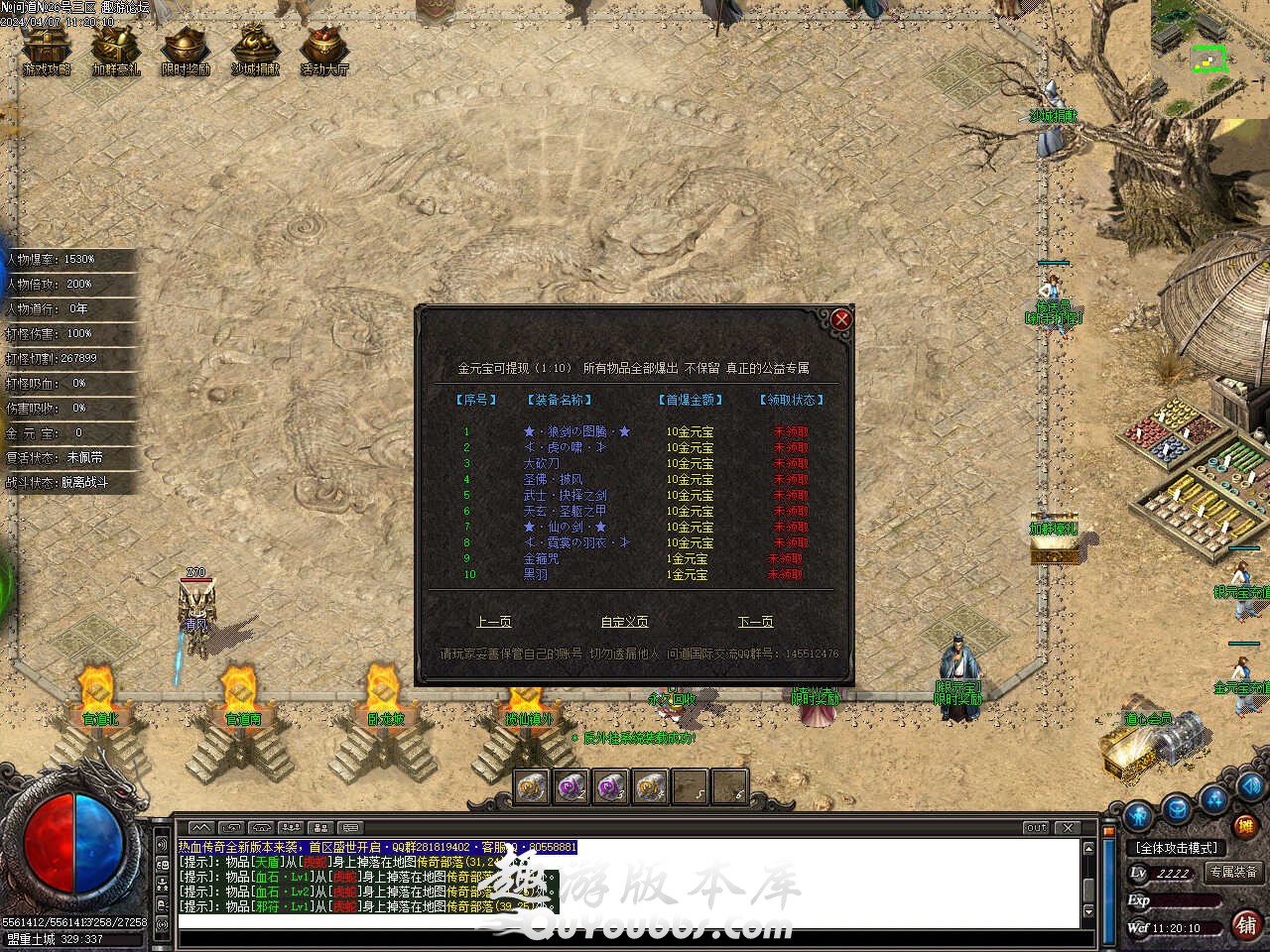Select the 黑羽 equipment entry
1270x952 pixels.
[x=536, y=575]
